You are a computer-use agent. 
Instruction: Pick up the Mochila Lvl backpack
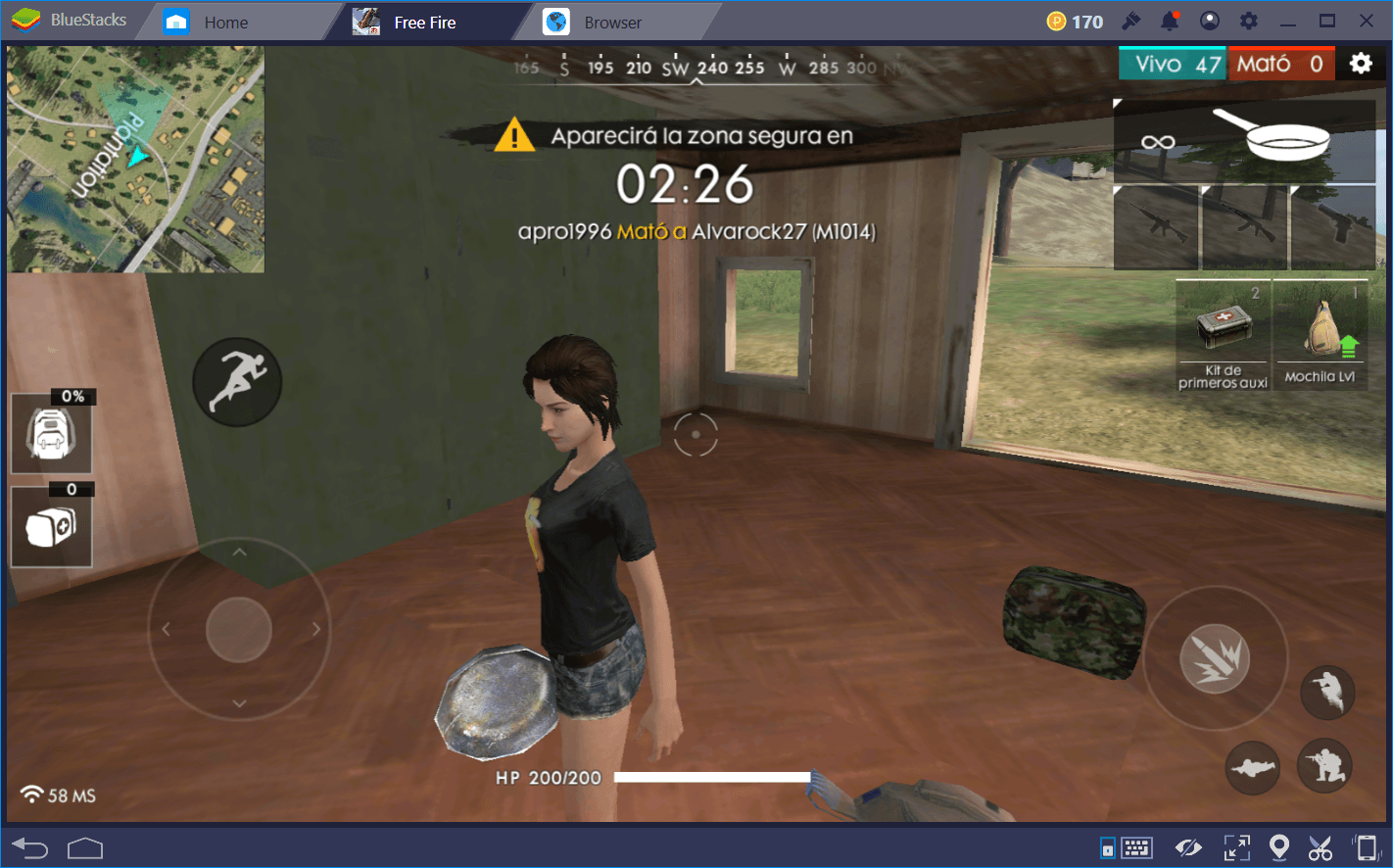tap(1320, 333)
